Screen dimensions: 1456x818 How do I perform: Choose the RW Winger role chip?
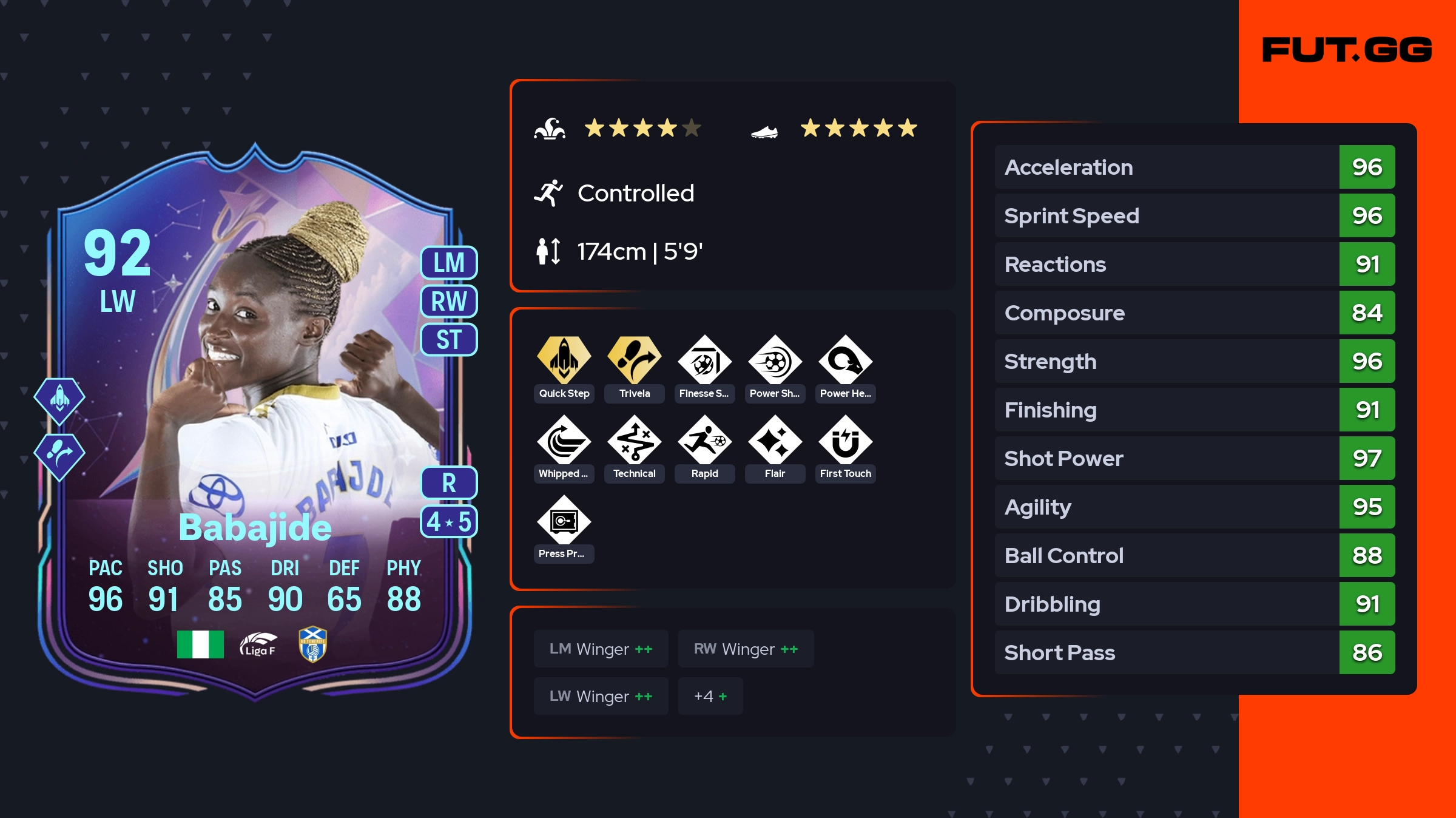coord(746,649)
